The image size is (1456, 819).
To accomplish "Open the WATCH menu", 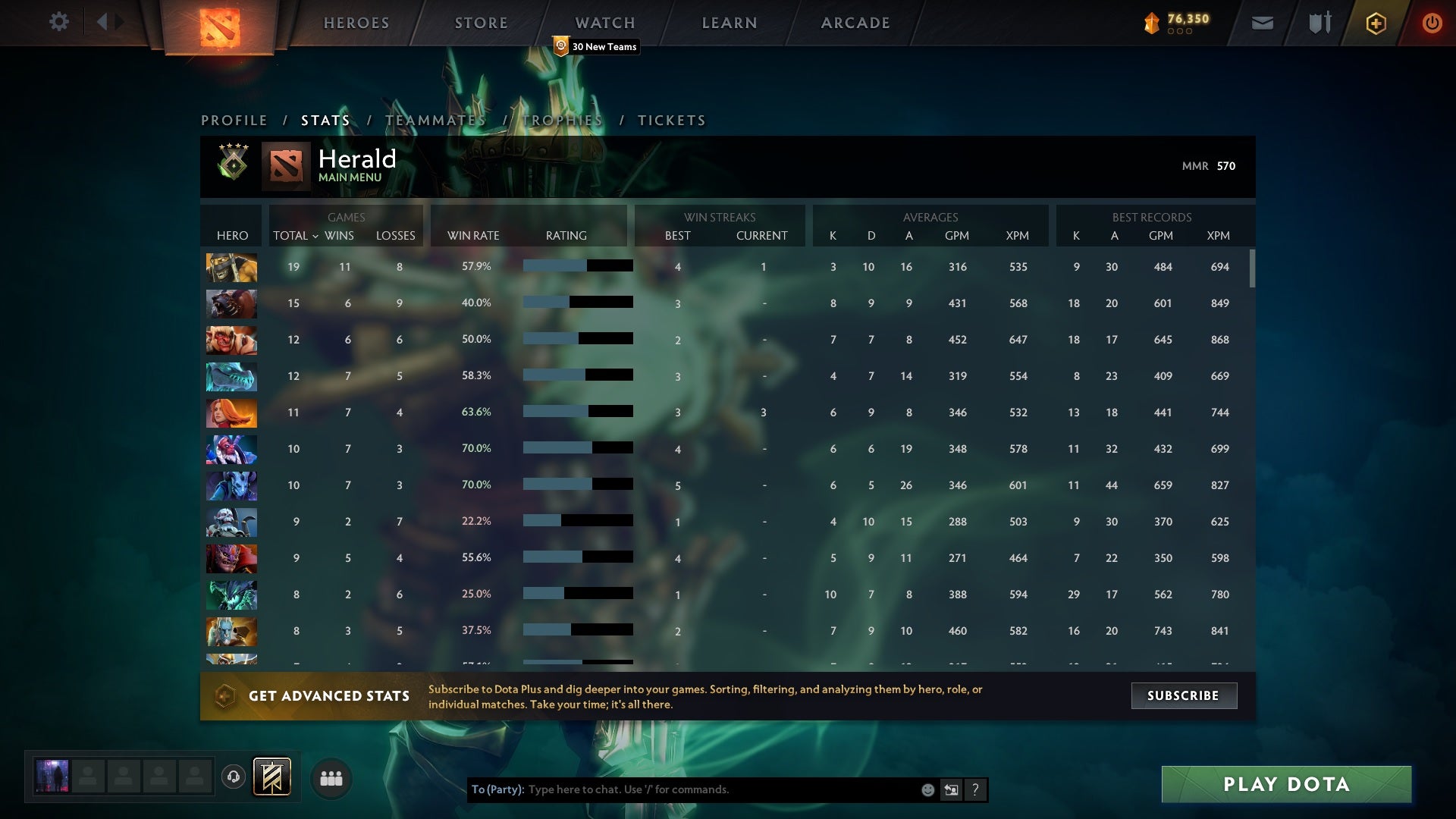I will pos(604,23).
